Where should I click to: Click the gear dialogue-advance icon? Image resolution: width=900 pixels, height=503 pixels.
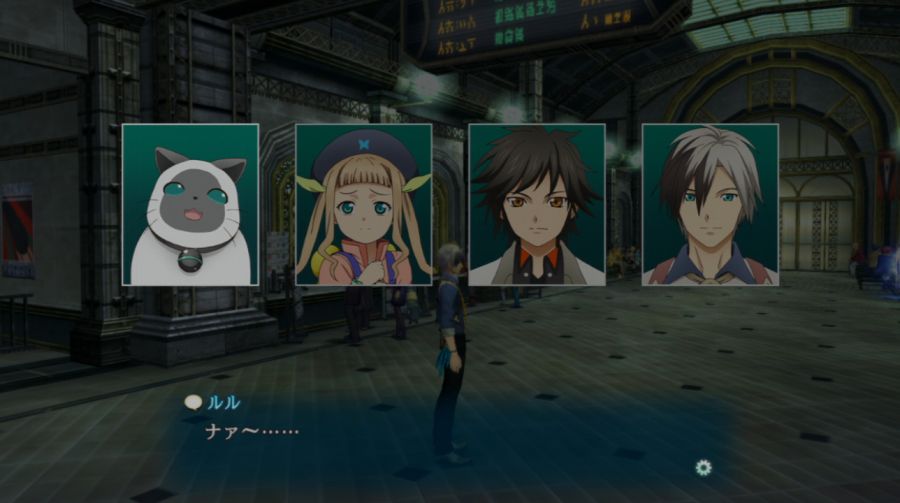click(704, 467)
